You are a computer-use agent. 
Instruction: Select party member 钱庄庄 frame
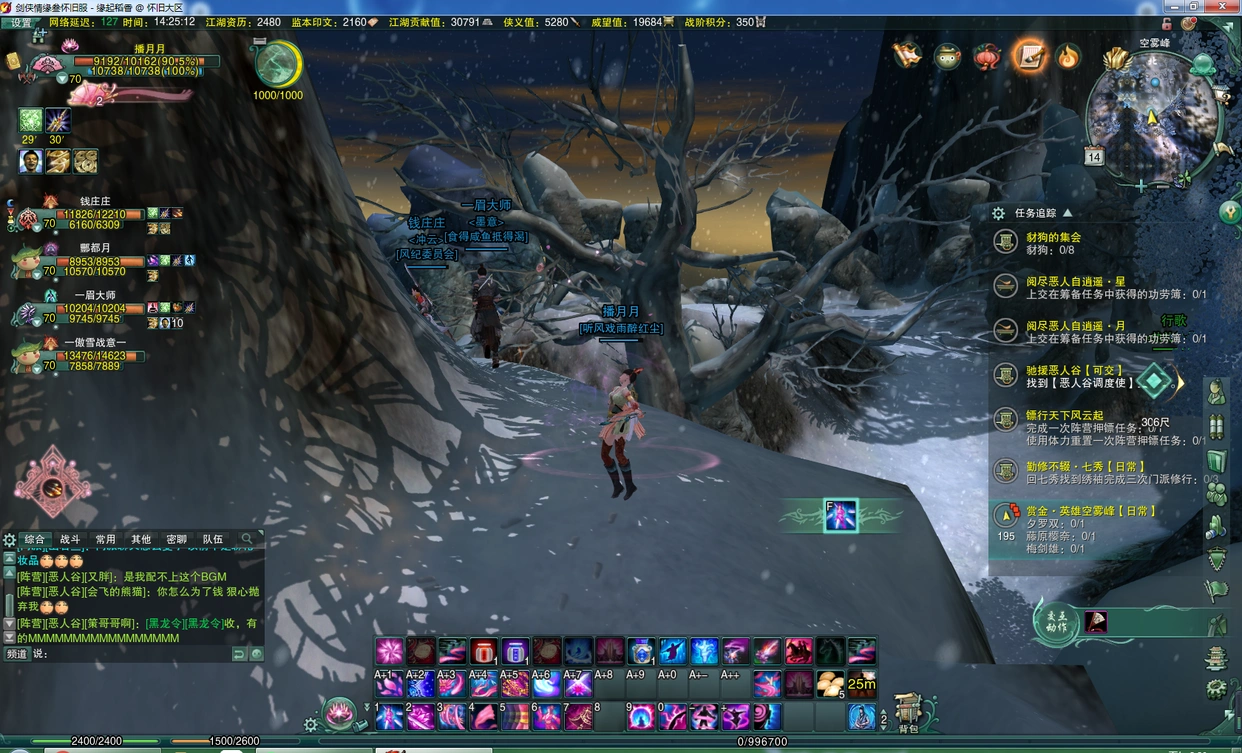95,213
